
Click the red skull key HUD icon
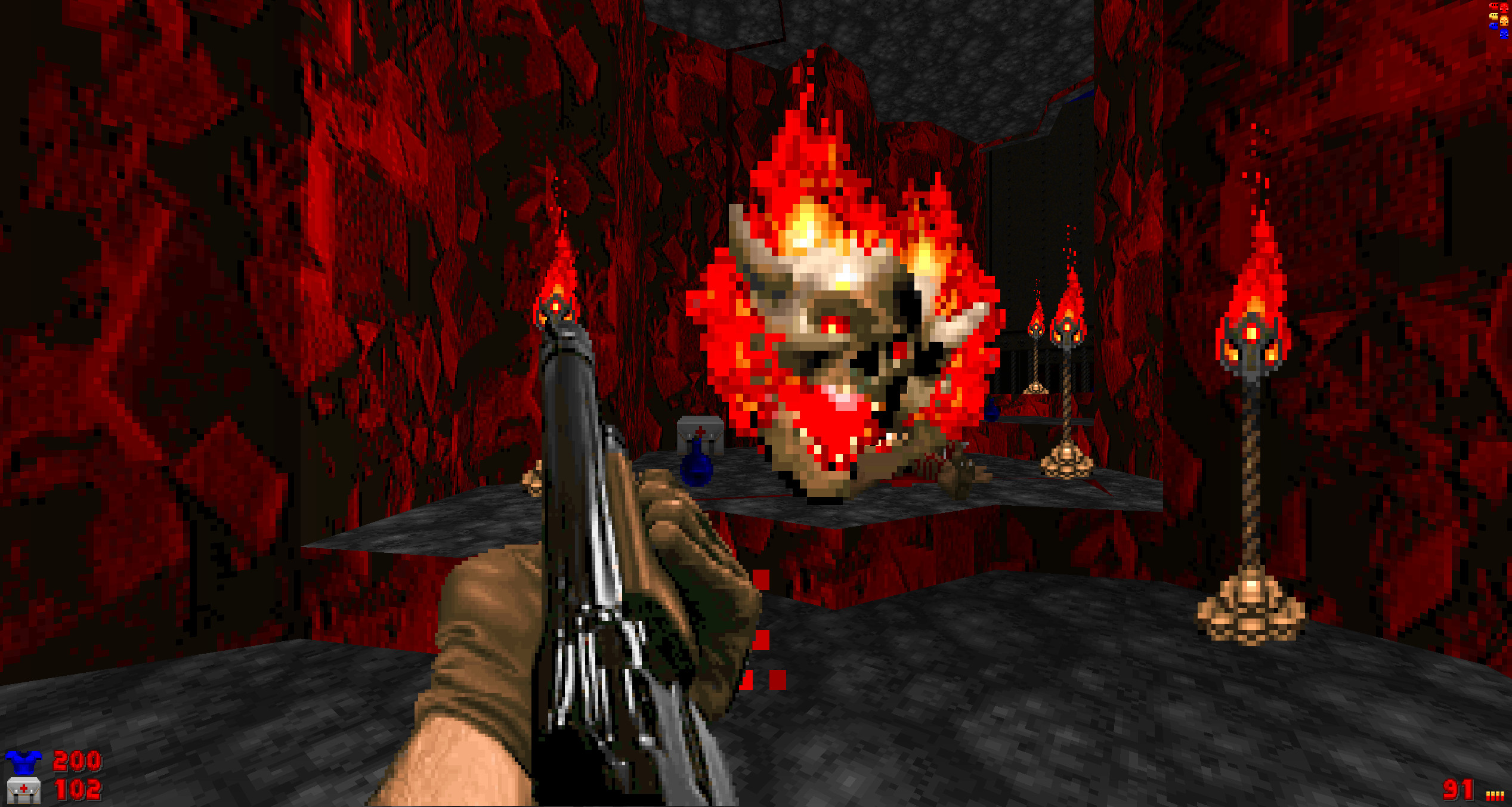(1504, 8)
